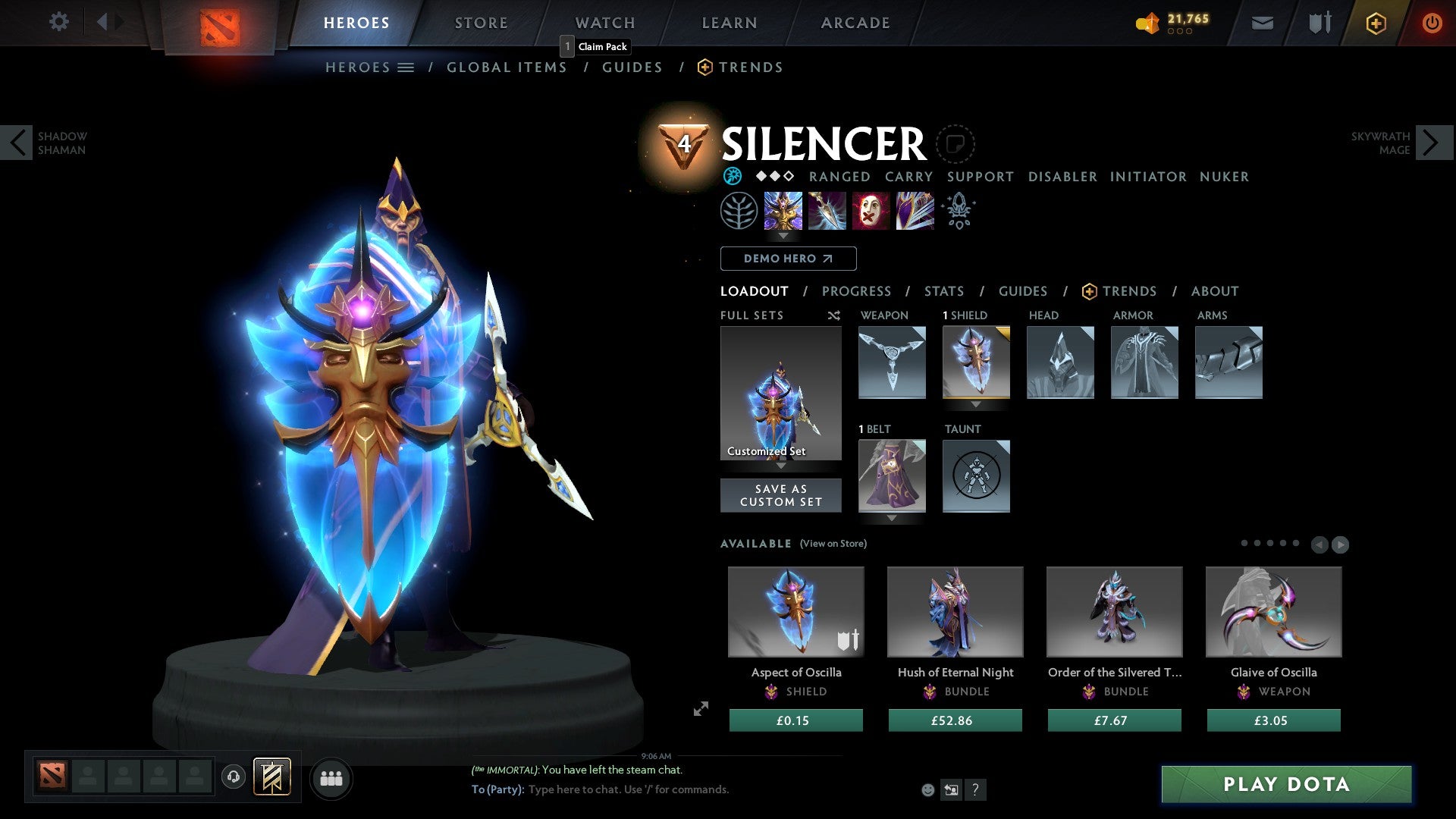Expand the Shield slot chevron
This screenshot has height=819, width=1456.
(977, 406)
